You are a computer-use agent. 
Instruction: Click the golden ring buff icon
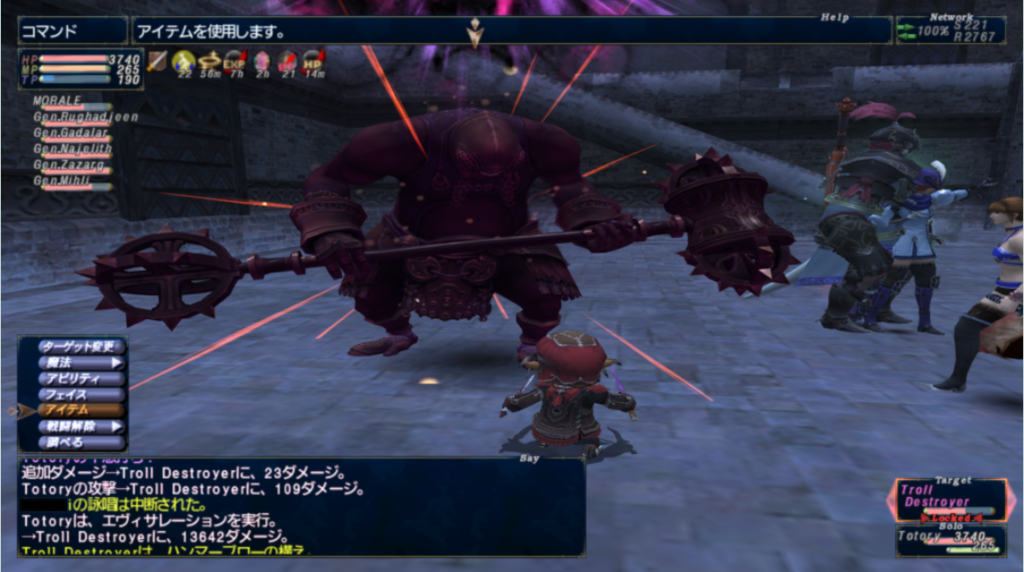(x=209, y=62)
